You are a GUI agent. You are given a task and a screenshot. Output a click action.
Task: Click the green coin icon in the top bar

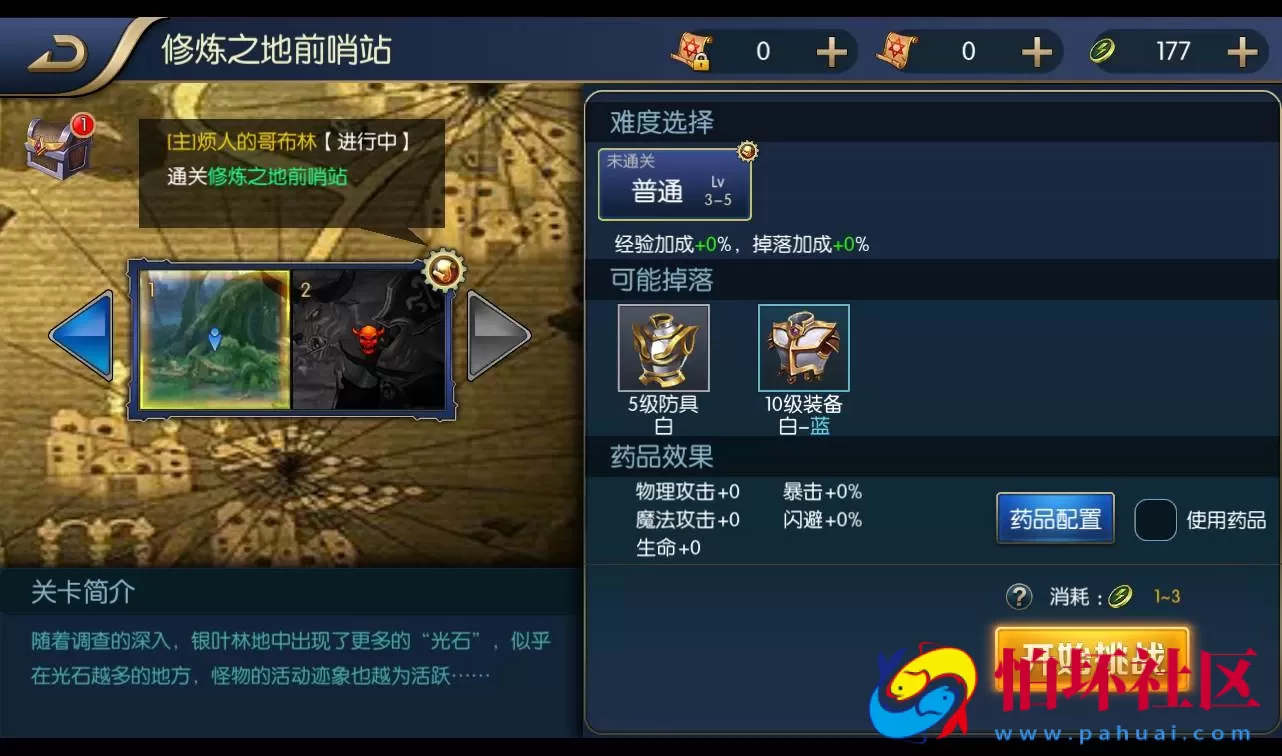1102,50
